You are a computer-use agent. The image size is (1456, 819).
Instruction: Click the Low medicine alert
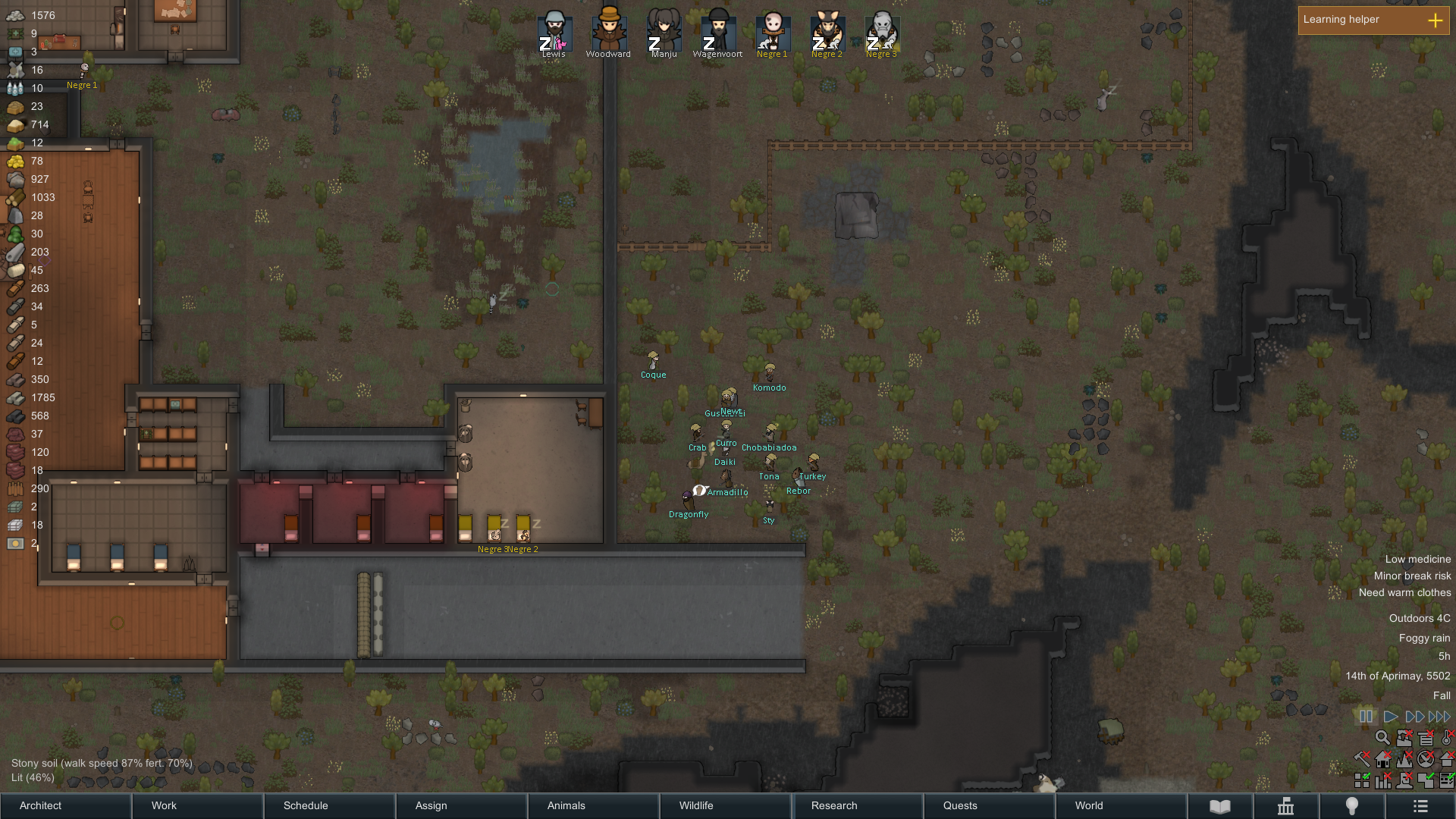pyautogui.click(x=1417, y=559)
